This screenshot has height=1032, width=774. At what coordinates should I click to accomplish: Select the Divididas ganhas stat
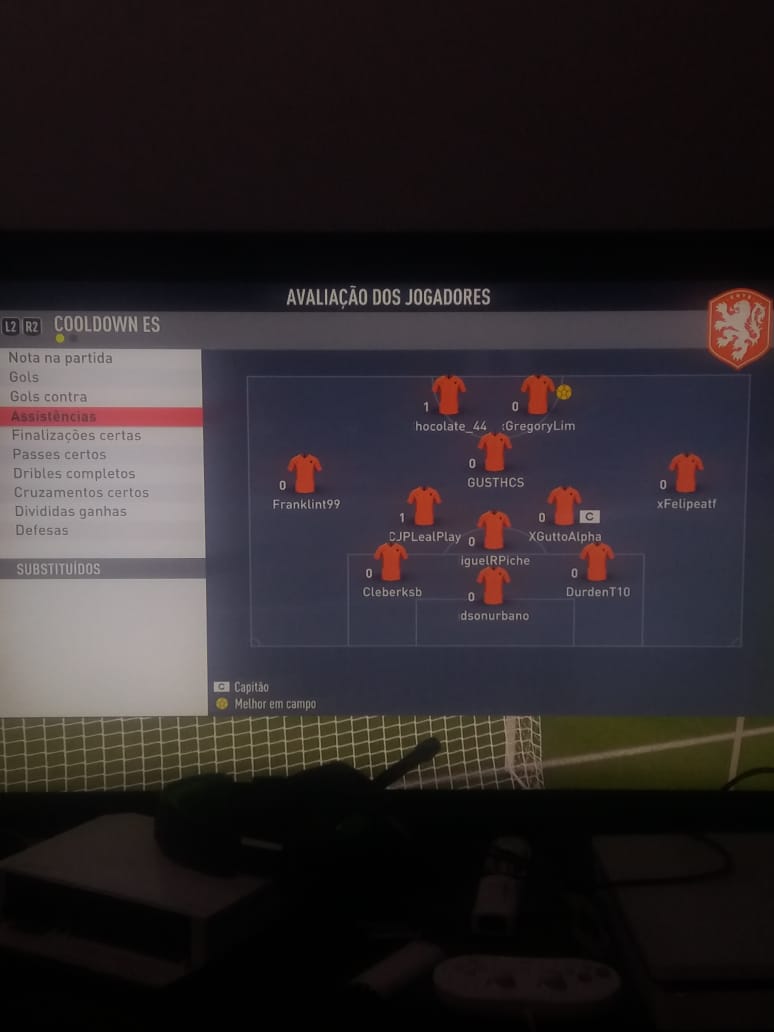point(70,511)
